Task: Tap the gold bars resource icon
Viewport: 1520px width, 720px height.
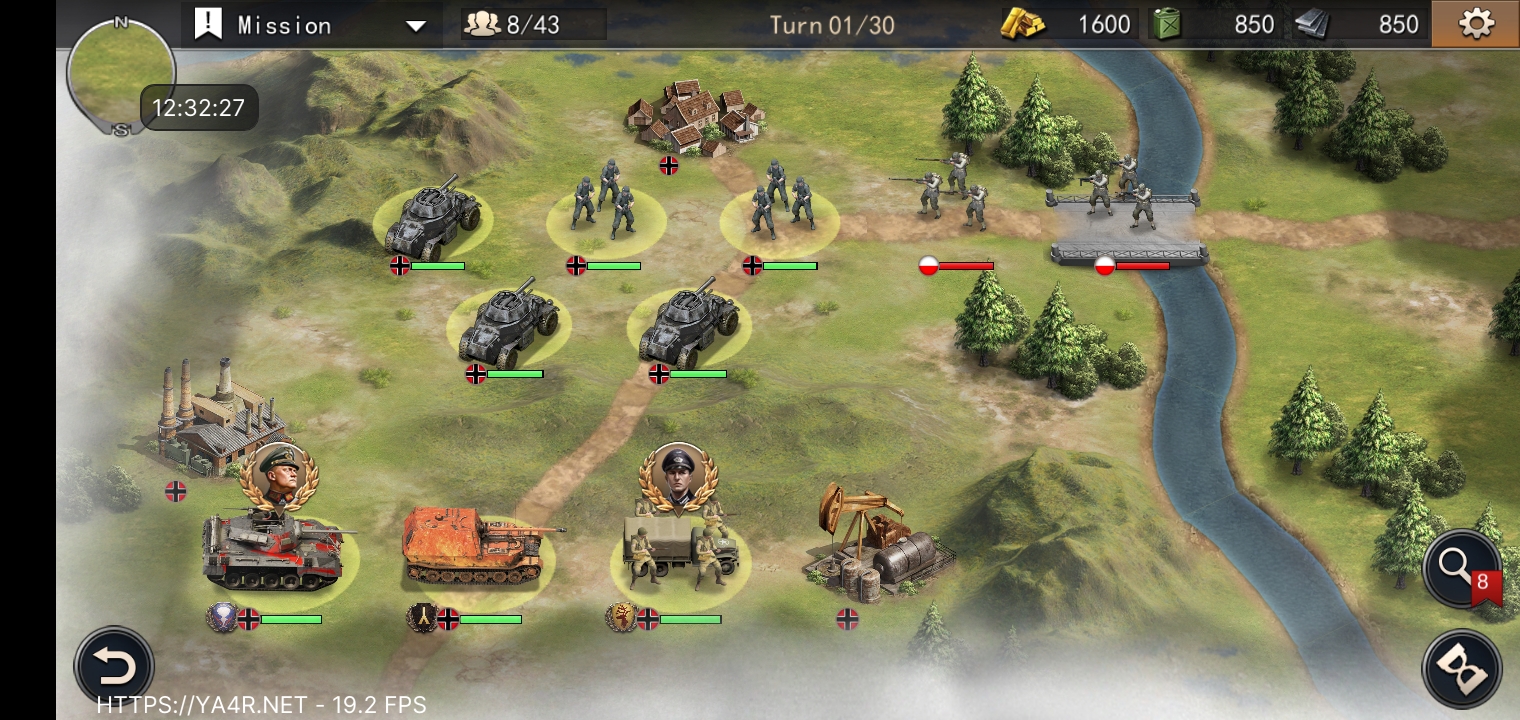Action: pyautogui.click(x=1023, y=25)
